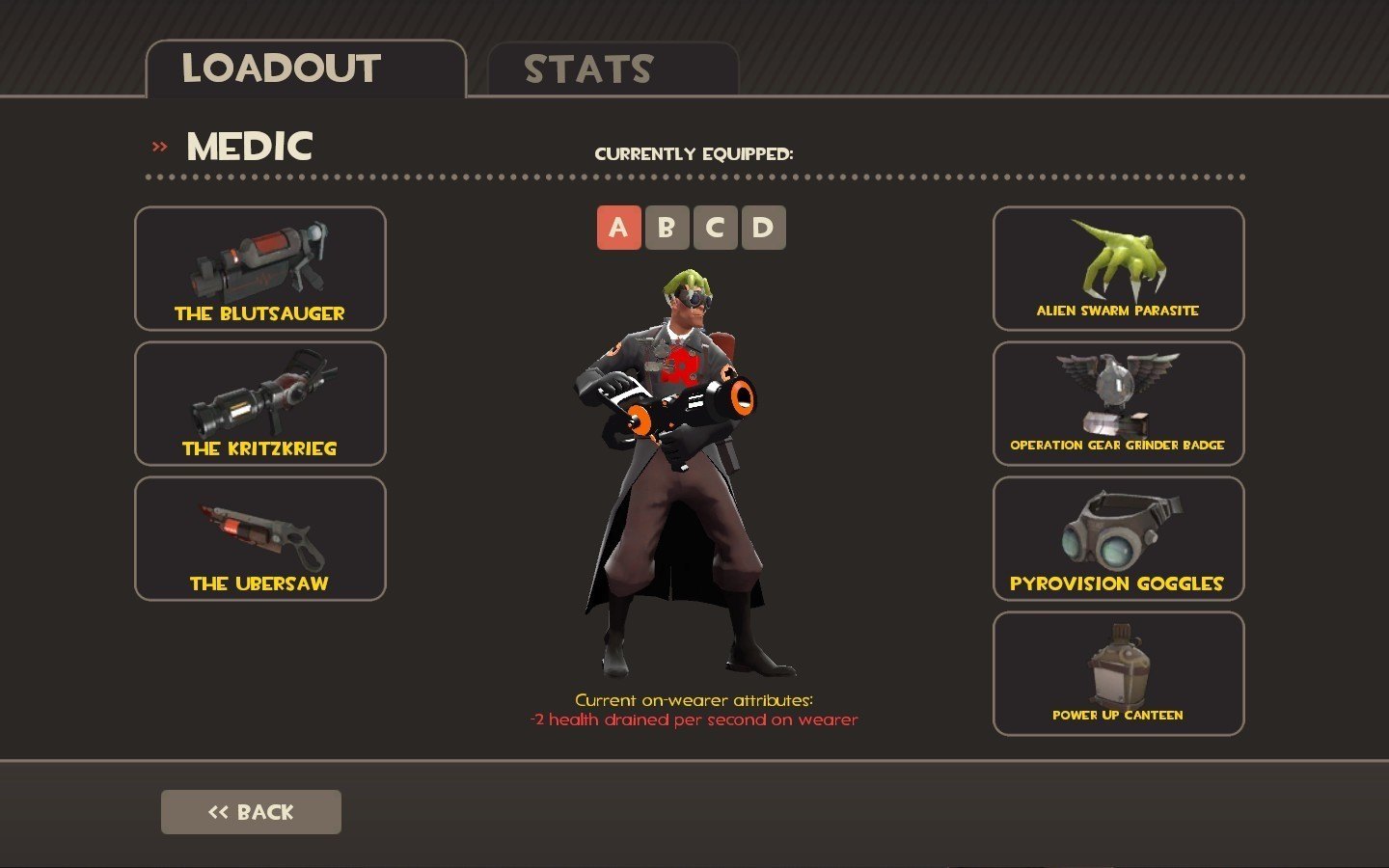This screenshot has height=868, width=1389.
Task: Choose loadout preset D
Action: point(763,228)
